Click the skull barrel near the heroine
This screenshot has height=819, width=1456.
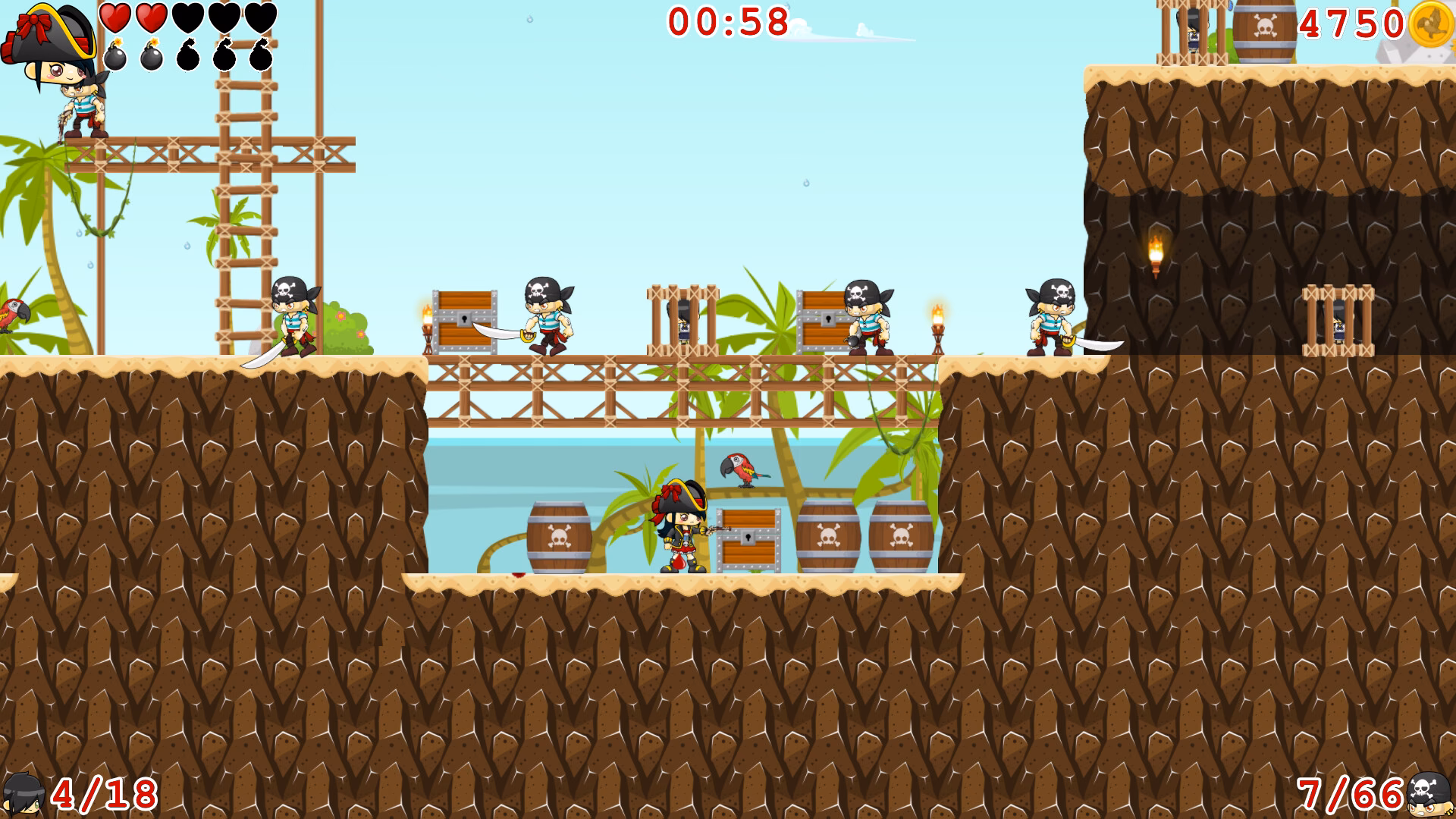[559, 538]
